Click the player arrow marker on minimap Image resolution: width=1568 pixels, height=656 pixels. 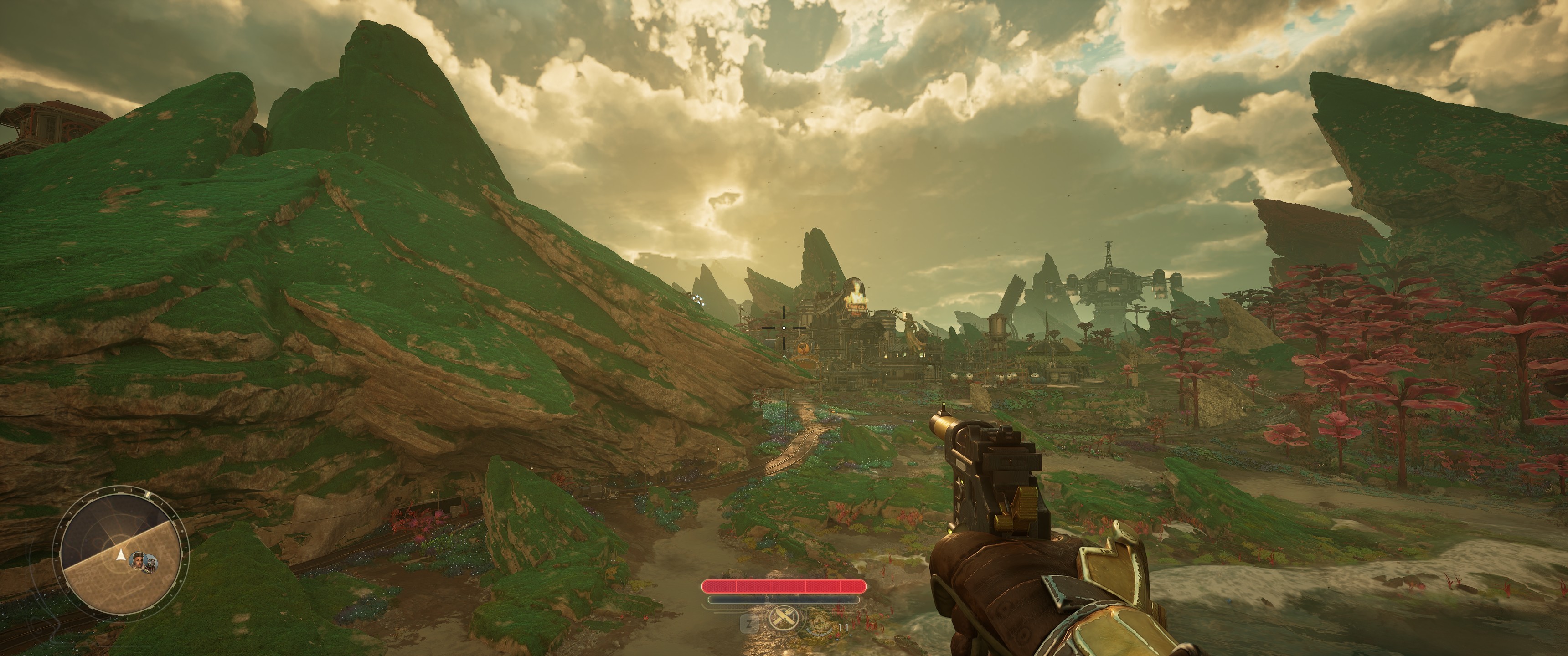click(120, 554)
